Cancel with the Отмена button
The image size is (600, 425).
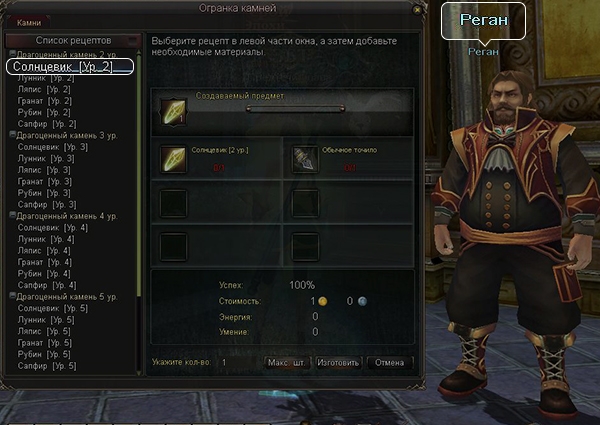tap(390, 363)
